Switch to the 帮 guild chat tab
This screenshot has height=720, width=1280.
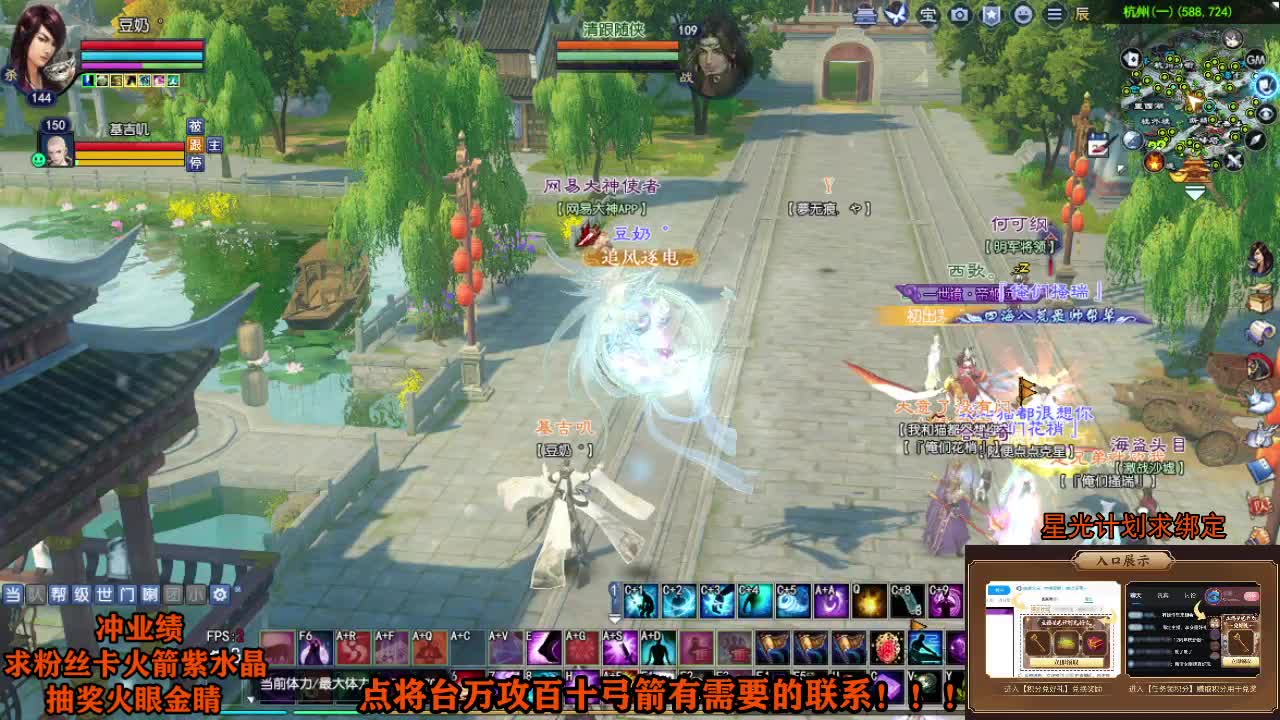click(x=59, y=596)
